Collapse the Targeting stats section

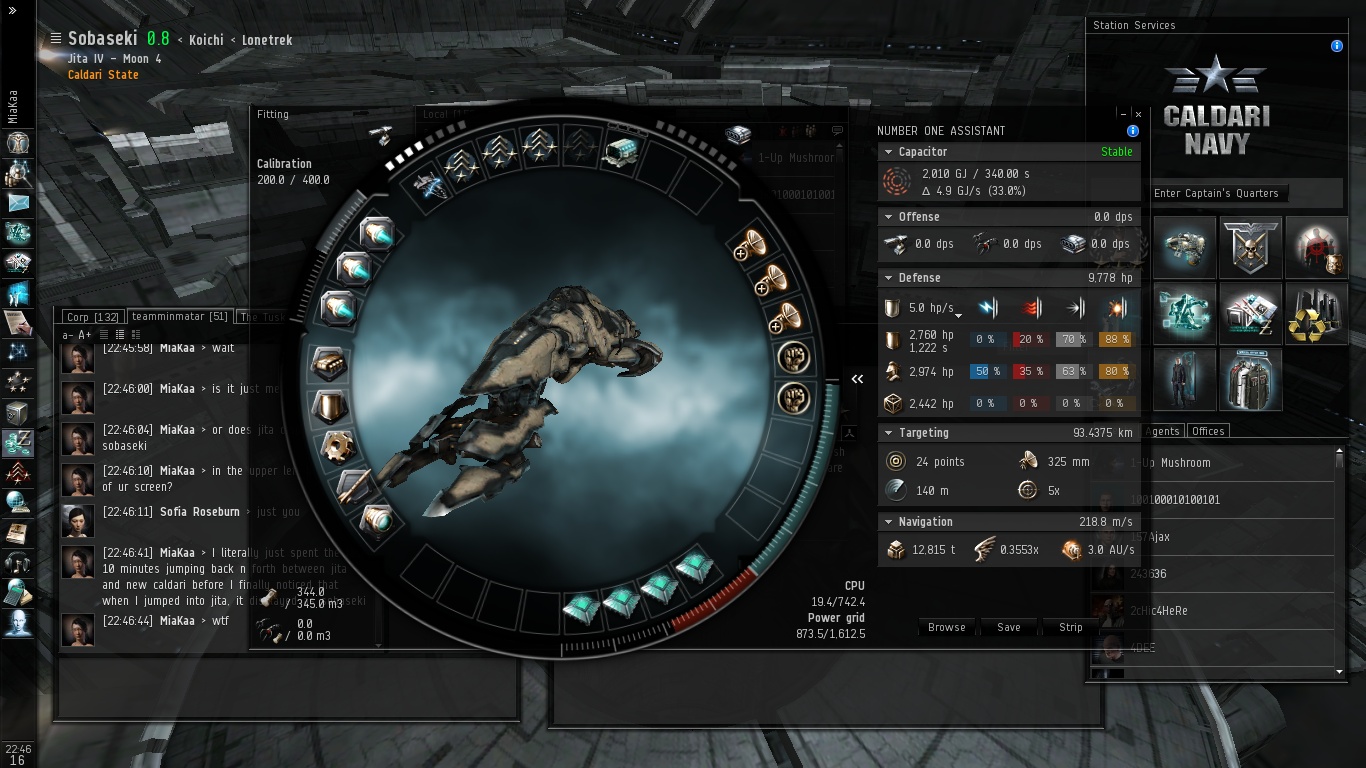[x=887, y=433]
